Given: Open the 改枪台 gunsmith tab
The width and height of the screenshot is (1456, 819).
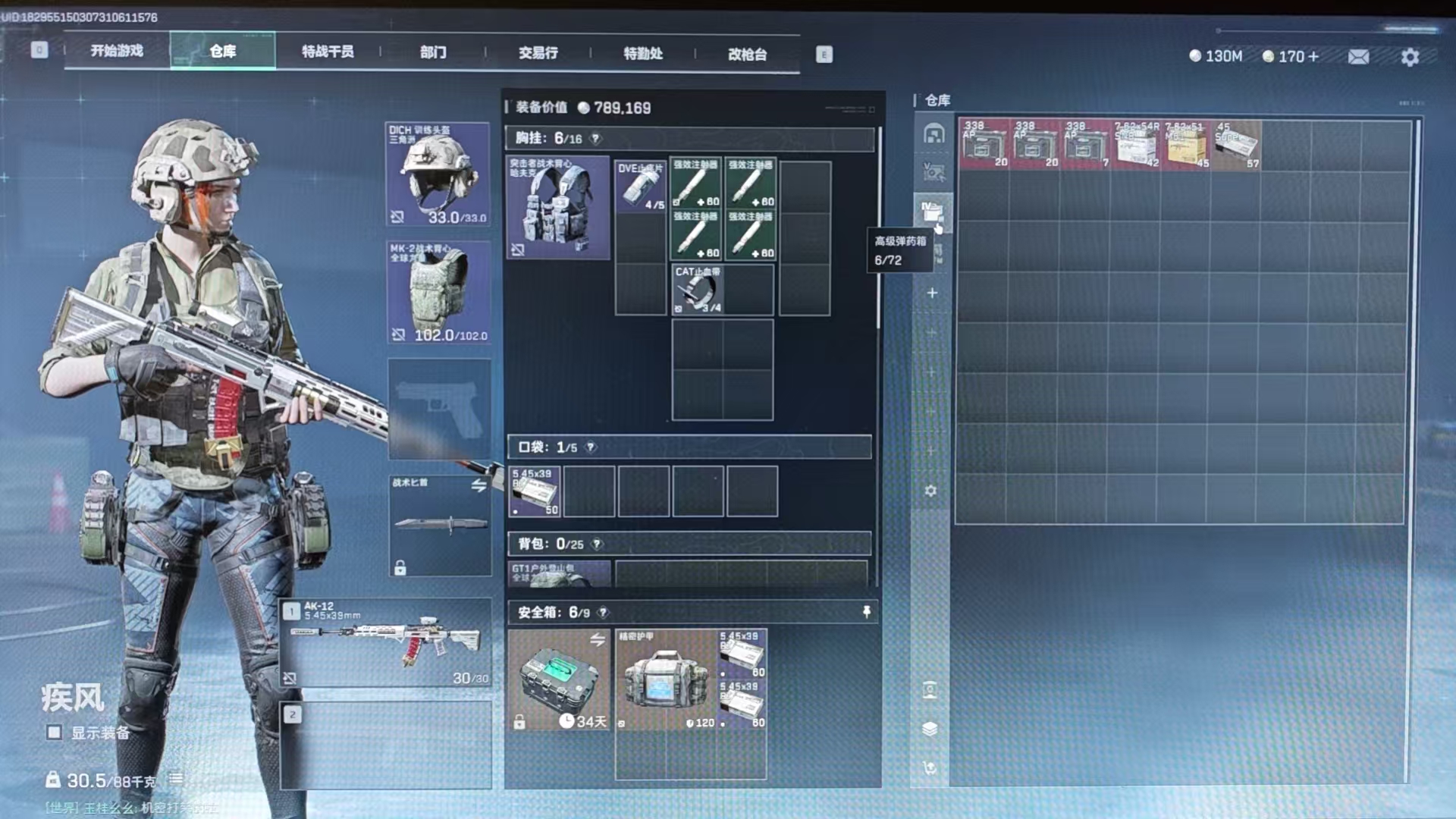Looking at the screenshot, I should click(747, 54).
